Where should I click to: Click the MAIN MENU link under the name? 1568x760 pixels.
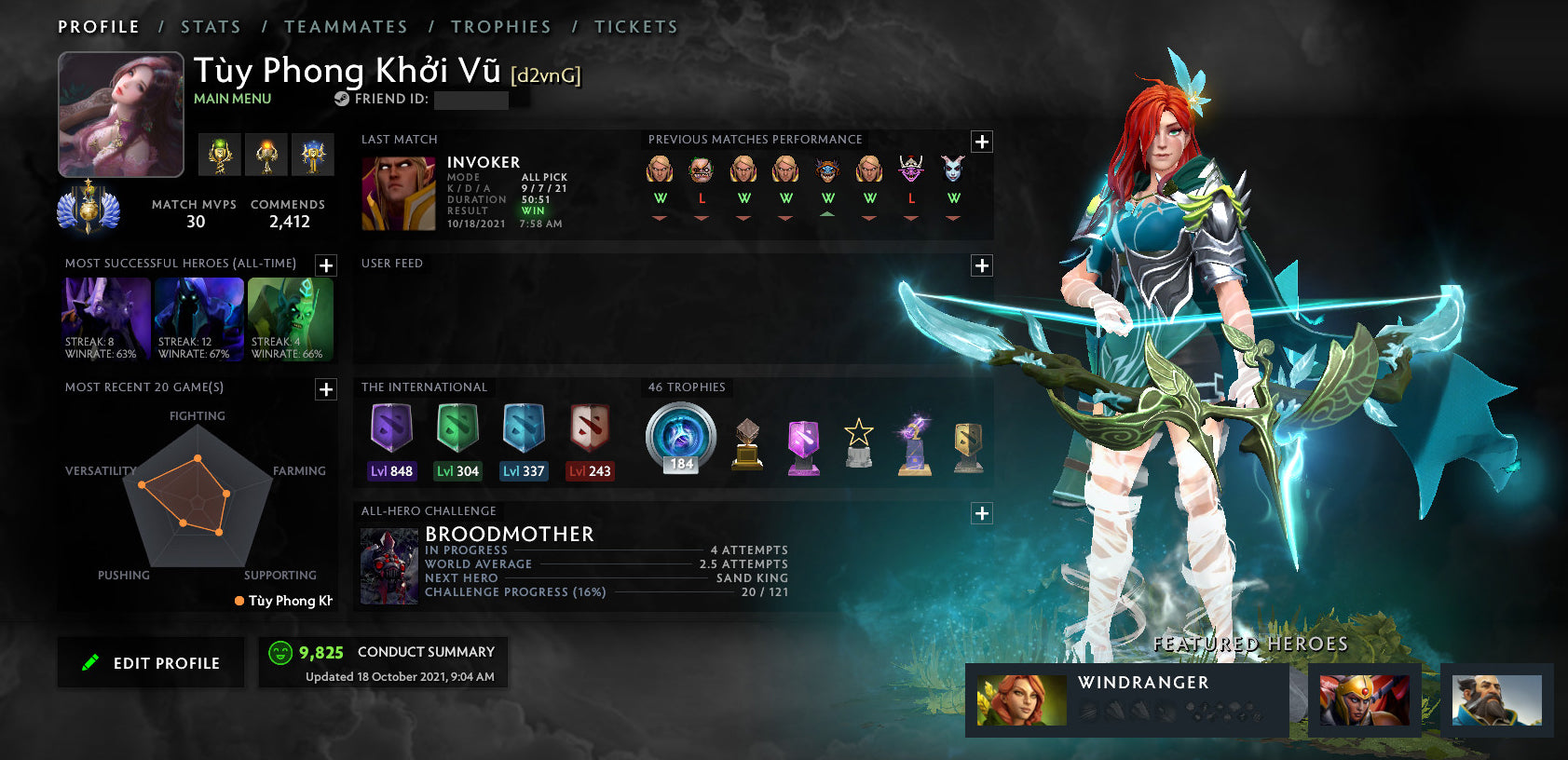click(x=231, y=98)
